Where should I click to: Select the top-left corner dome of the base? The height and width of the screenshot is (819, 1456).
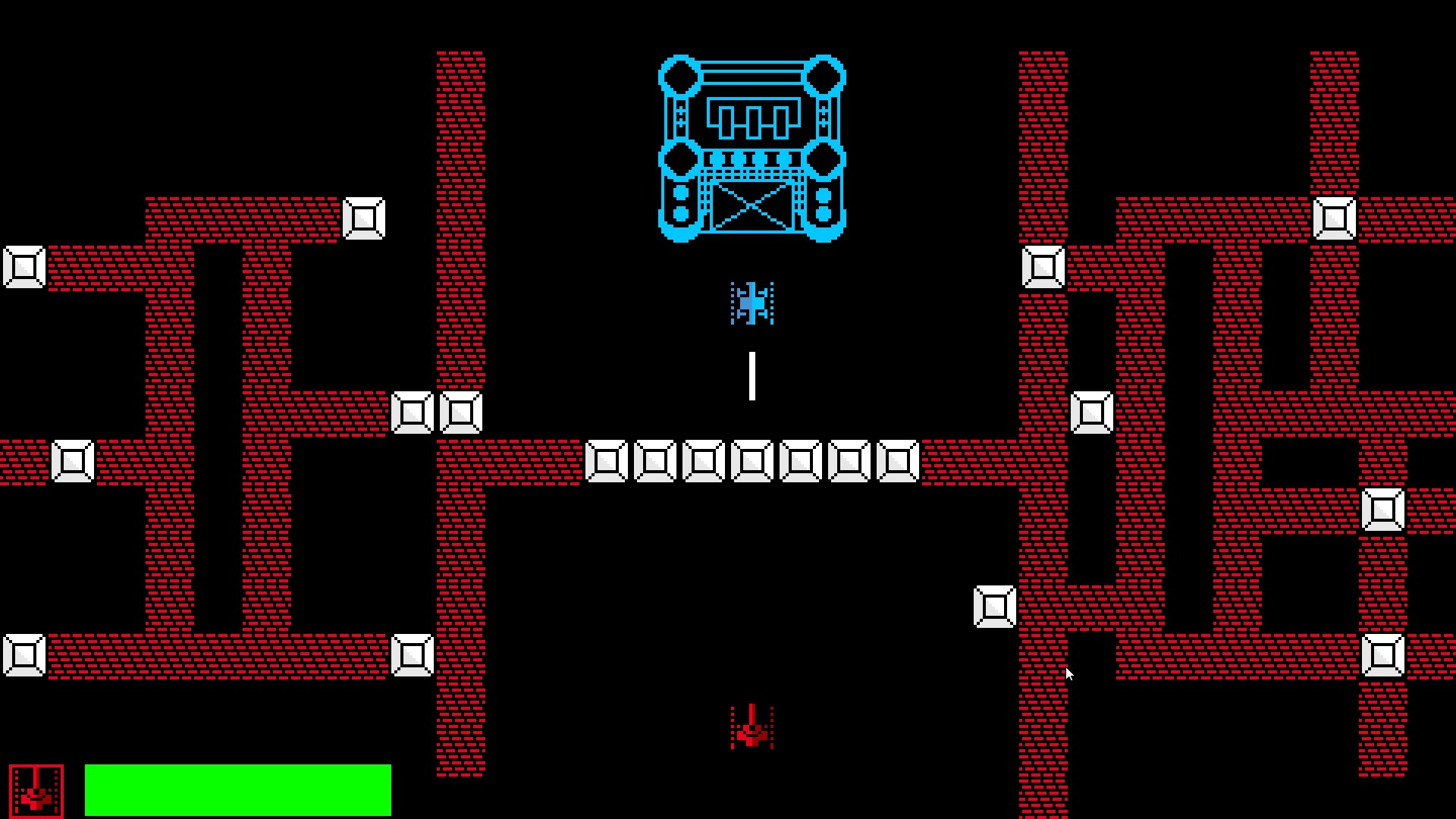point(678,76)
